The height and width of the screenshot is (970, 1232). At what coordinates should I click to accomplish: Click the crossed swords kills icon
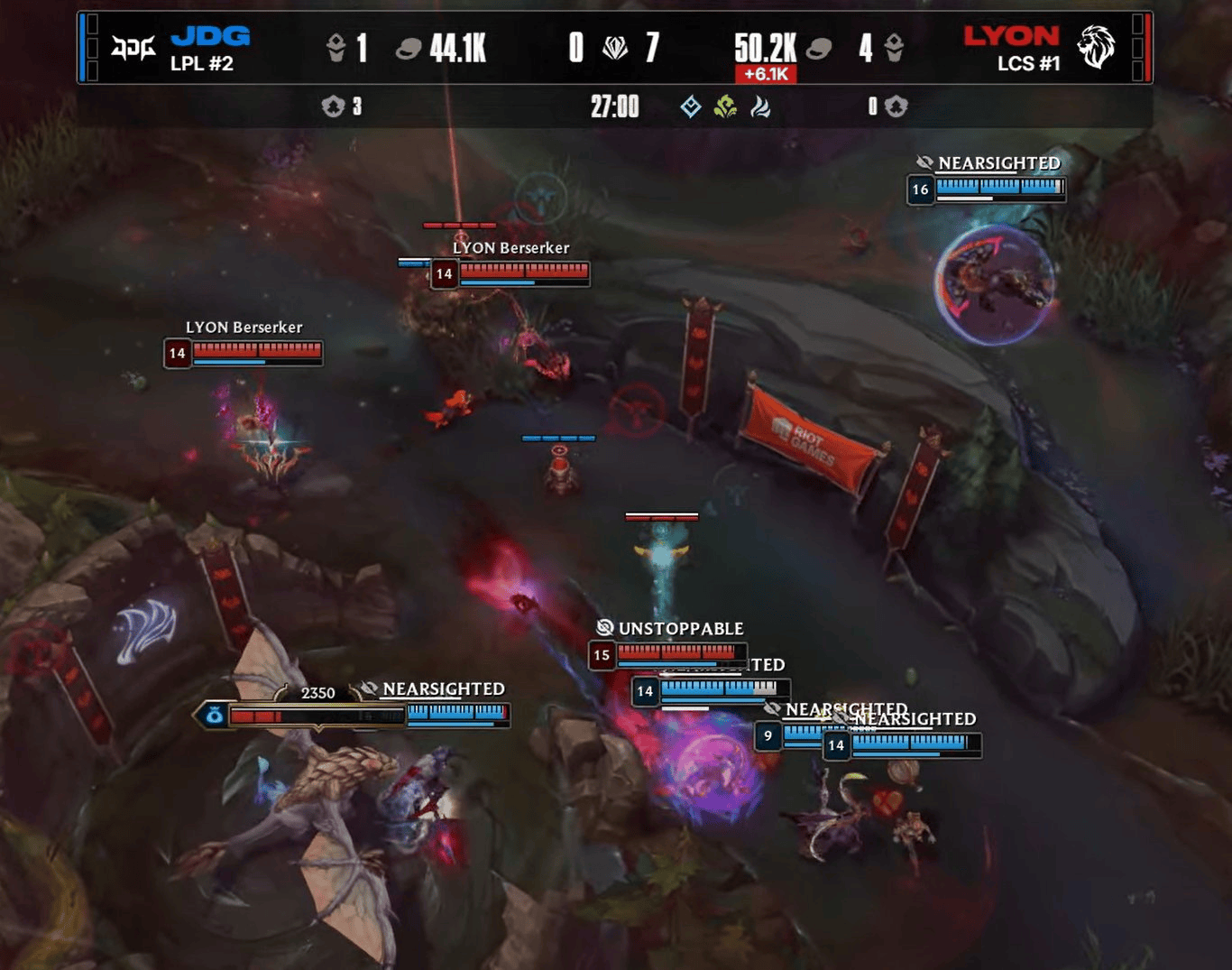615,47
